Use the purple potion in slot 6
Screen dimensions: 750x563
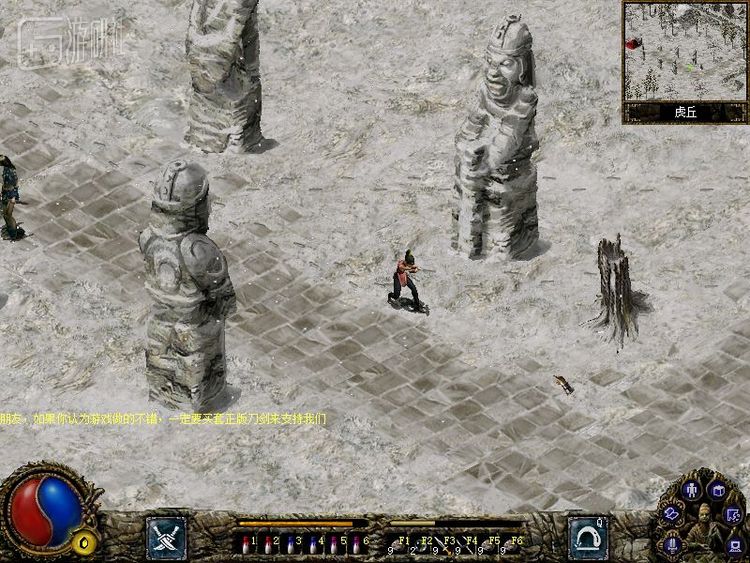(x=356, y=546)
